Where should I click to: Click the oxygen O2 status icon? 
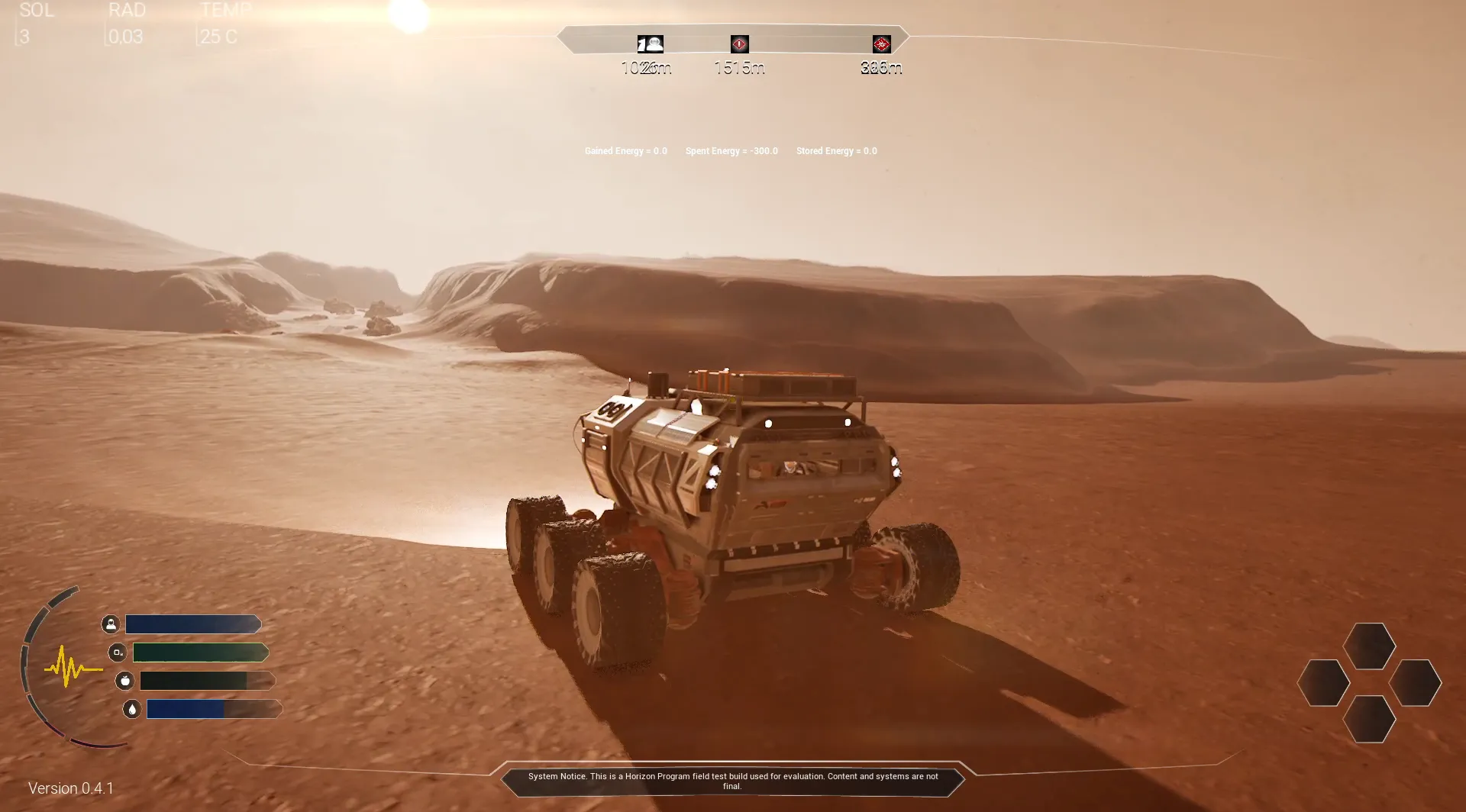pyautogui.click(x=118, y=652)
